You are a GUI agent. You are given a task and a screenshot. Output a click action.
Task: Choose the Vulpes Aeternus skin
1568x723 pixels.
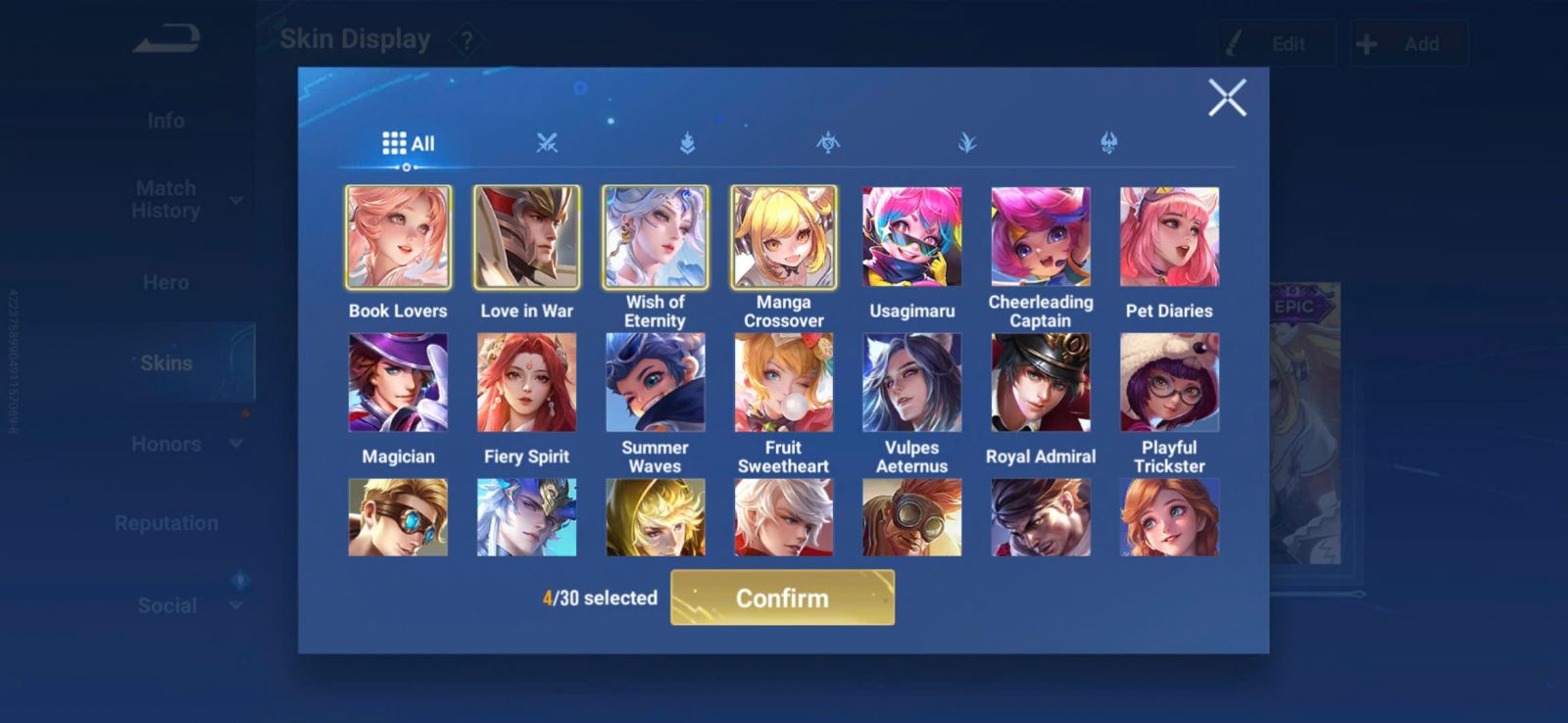(x=911, y=383)
